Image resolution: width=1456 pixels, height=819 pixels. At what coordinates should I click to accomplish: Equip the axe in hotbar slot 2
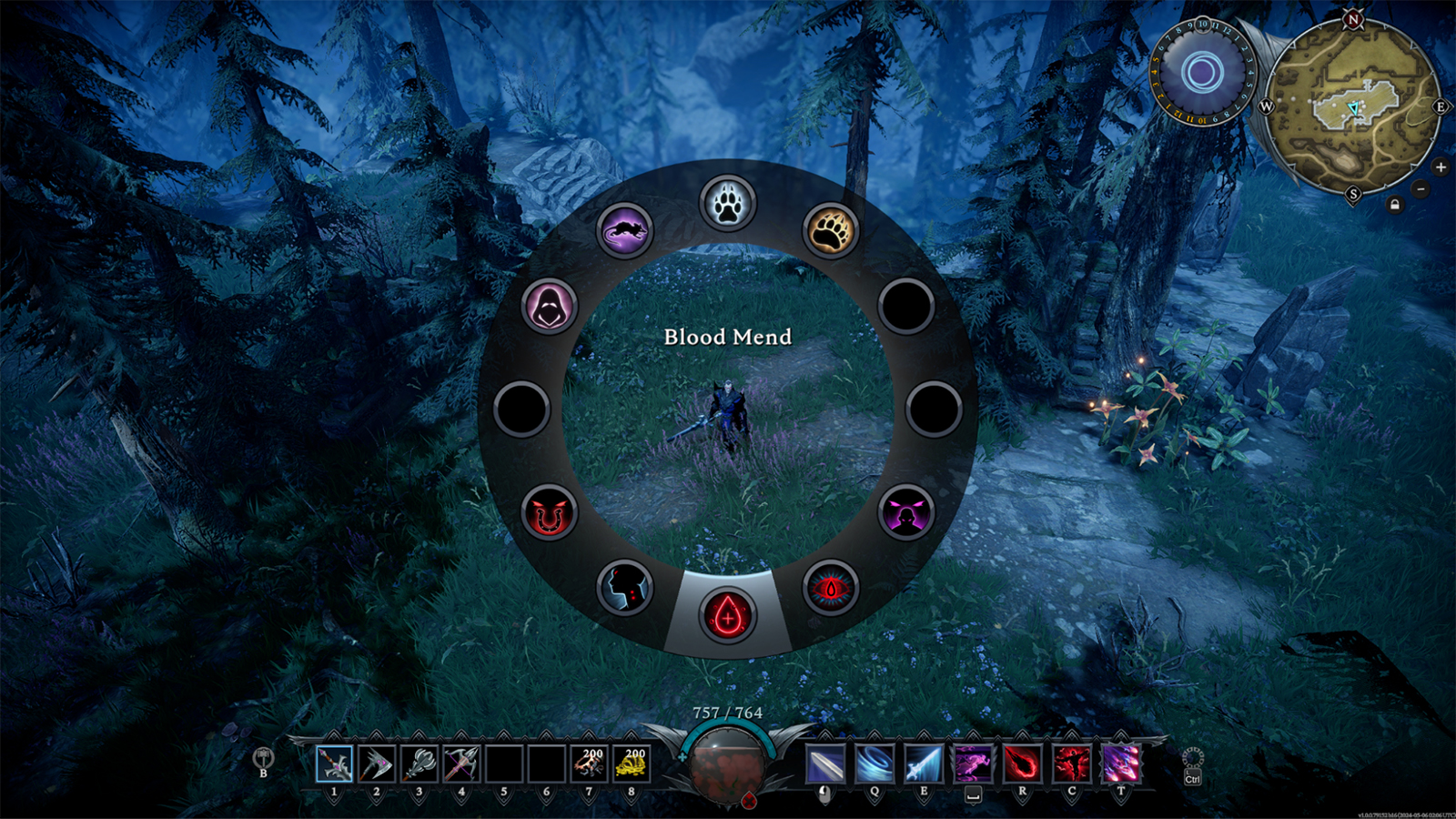tap(376, 763)
